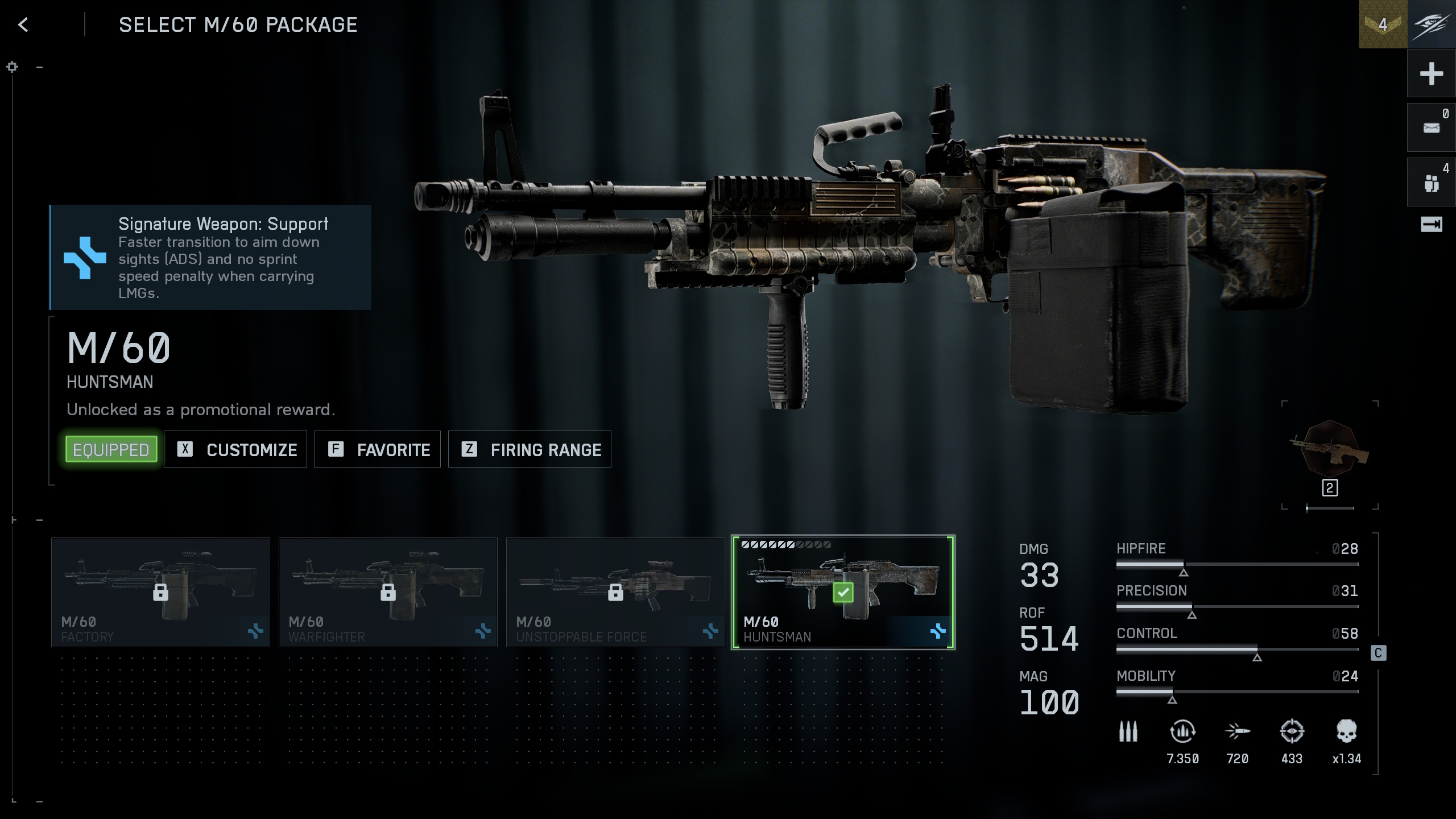Open the plus icon in sidebar
The height and width of the screenshot is (819, 1456).
pos(1431,74)
